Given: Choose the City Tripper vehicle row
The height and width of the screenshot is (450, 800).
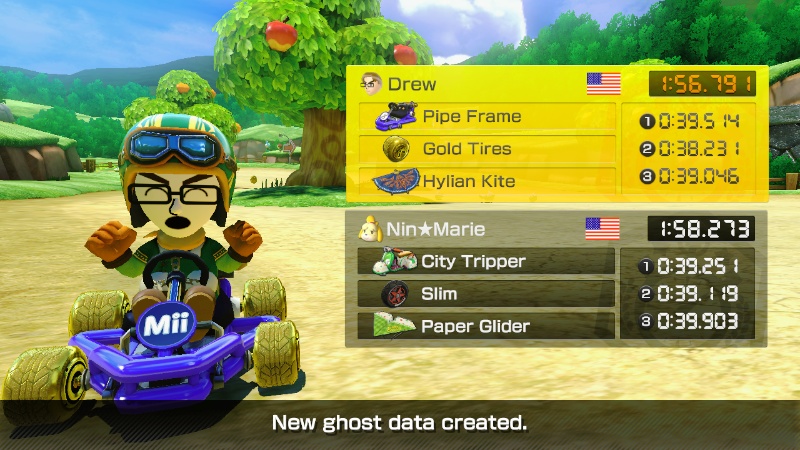Looking at the screenshot, I should 486,262.
